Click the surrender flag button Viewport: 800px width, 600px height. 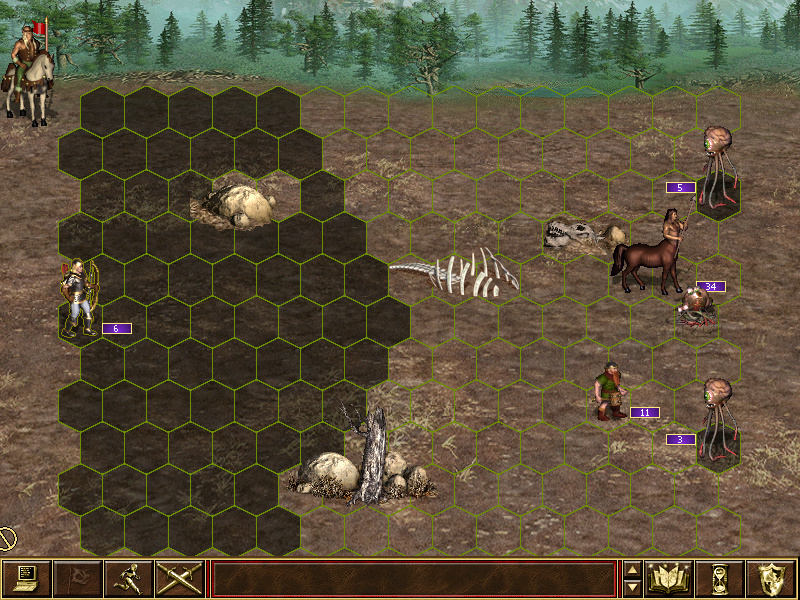pos(77,578)
